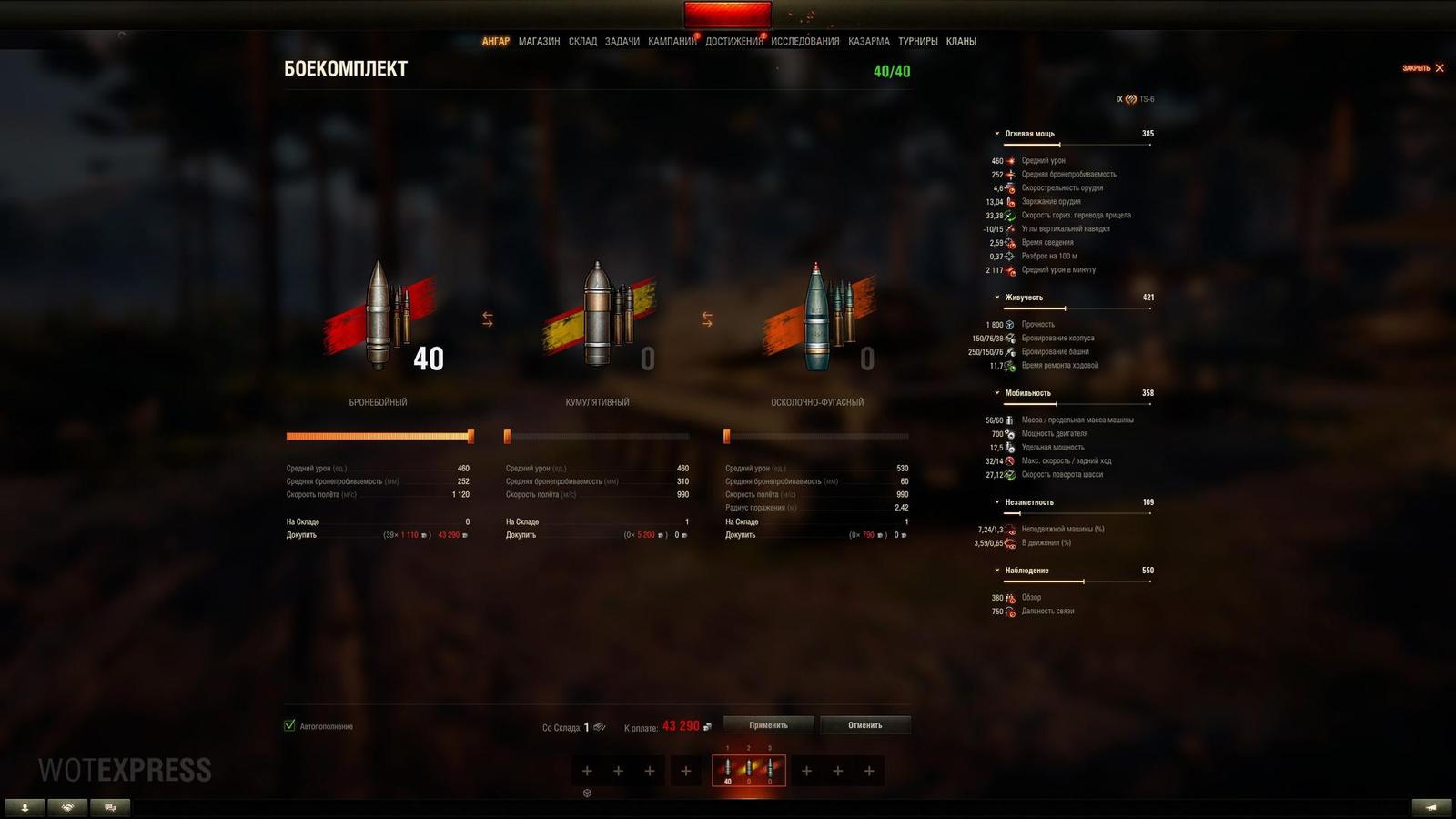Collapse the Мобильность stats section
Image resolution: width=1456 pixels, height=819 pixels.
click(x=998, y=391)
